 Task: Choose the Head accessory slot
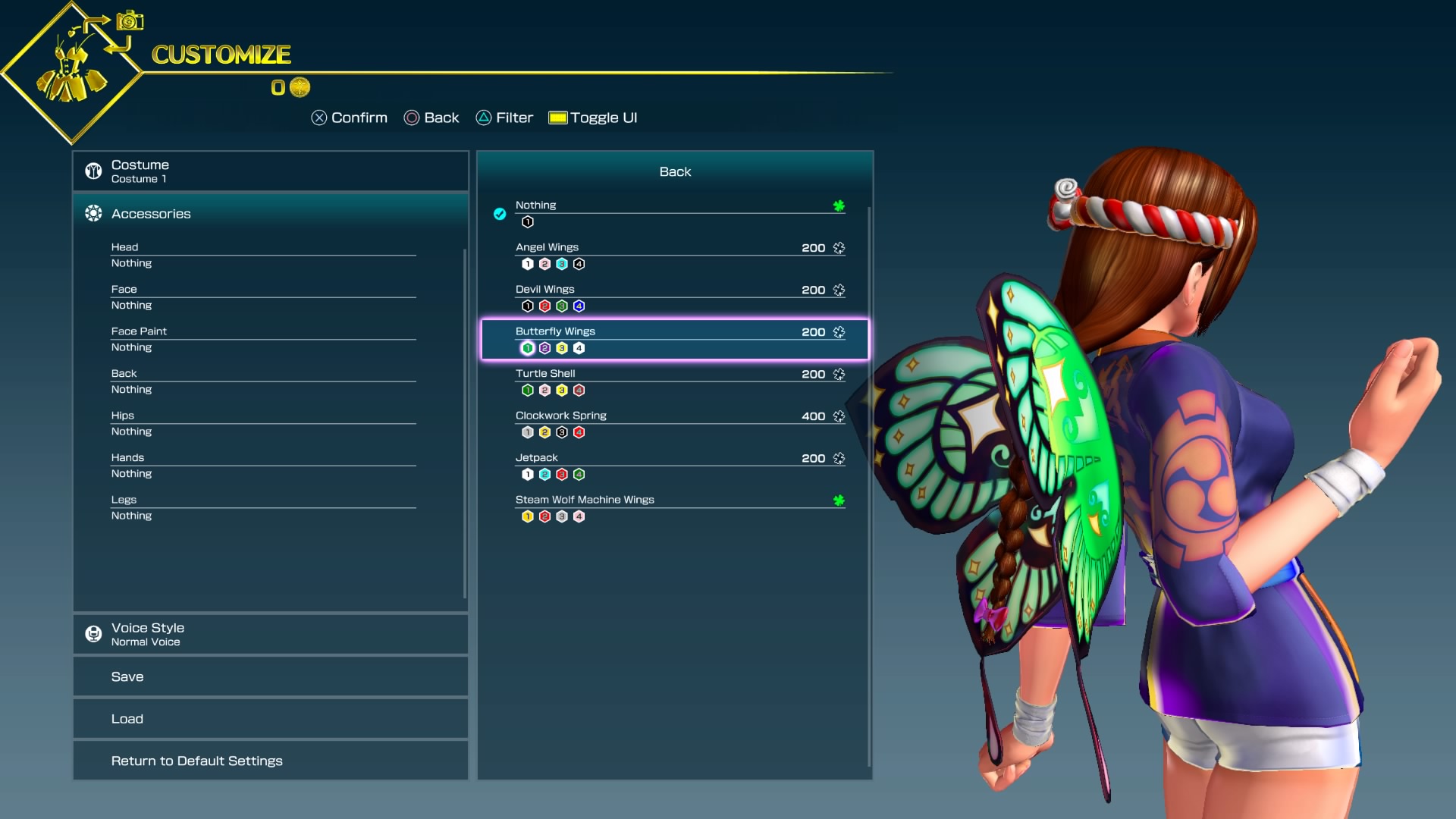click(x=263, y=255)
